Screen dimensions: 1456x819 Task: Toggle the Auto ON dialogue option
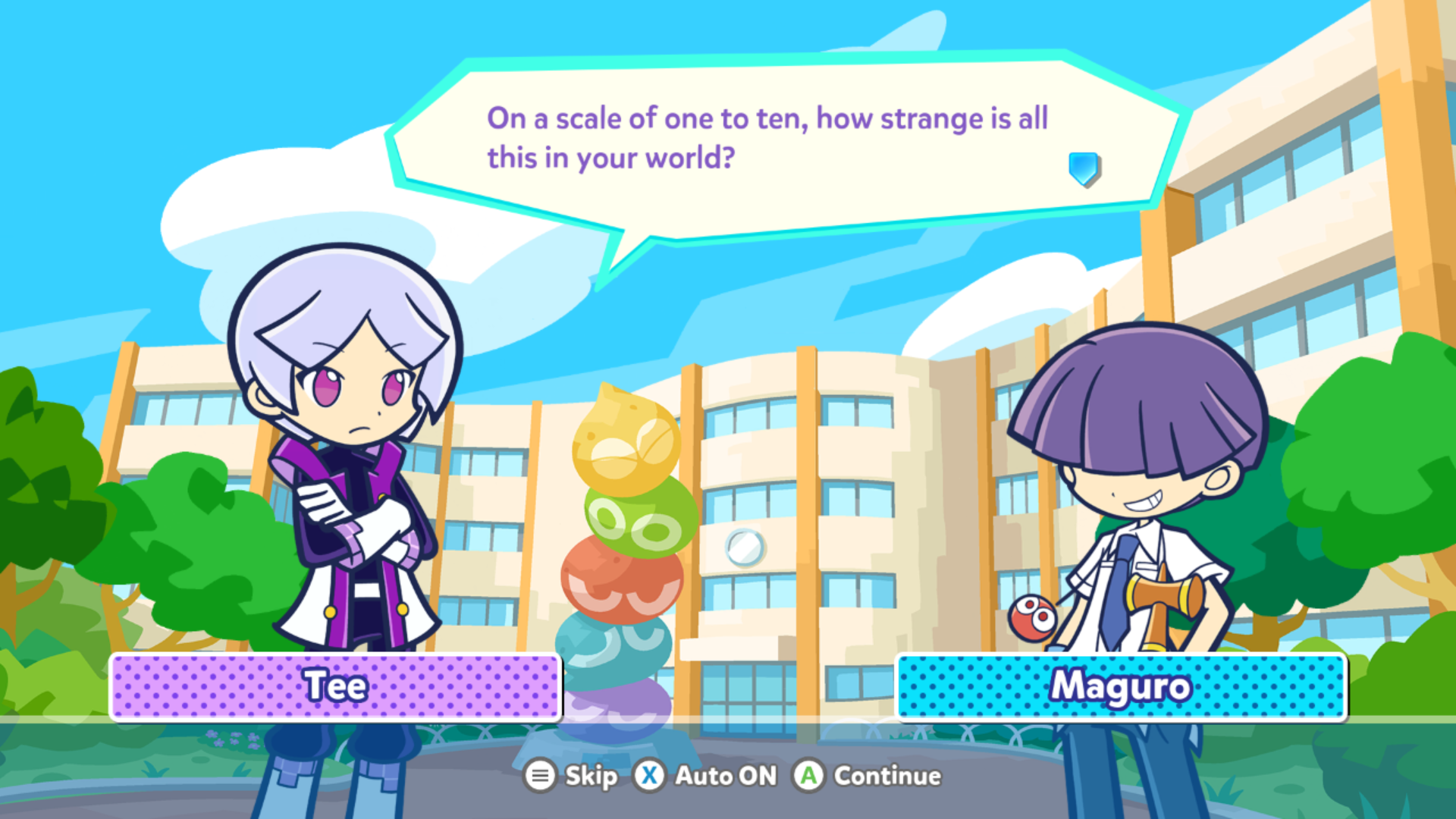(x=706, y=776)
